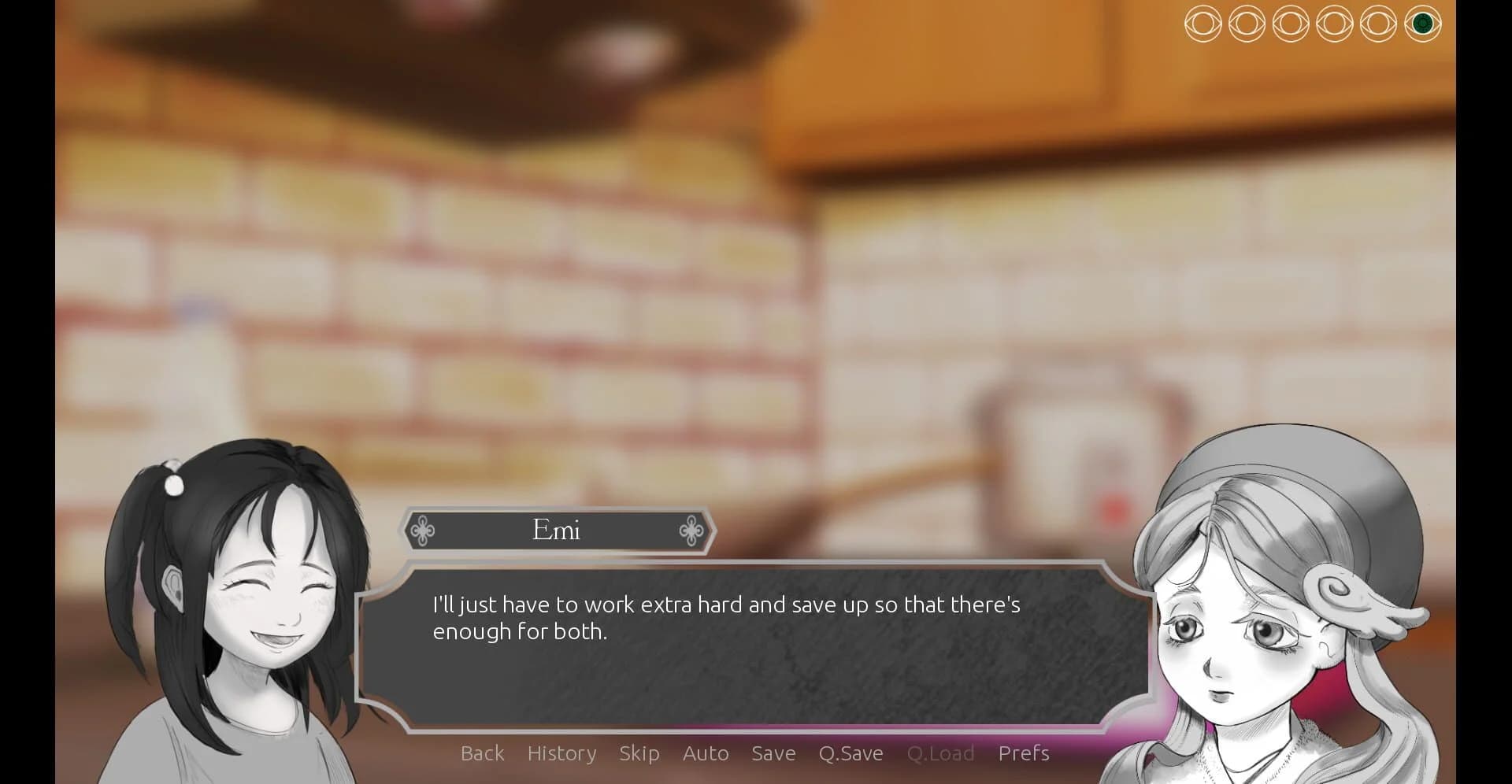
Task: Toggle Skip mode on
Action: [639, 753]
